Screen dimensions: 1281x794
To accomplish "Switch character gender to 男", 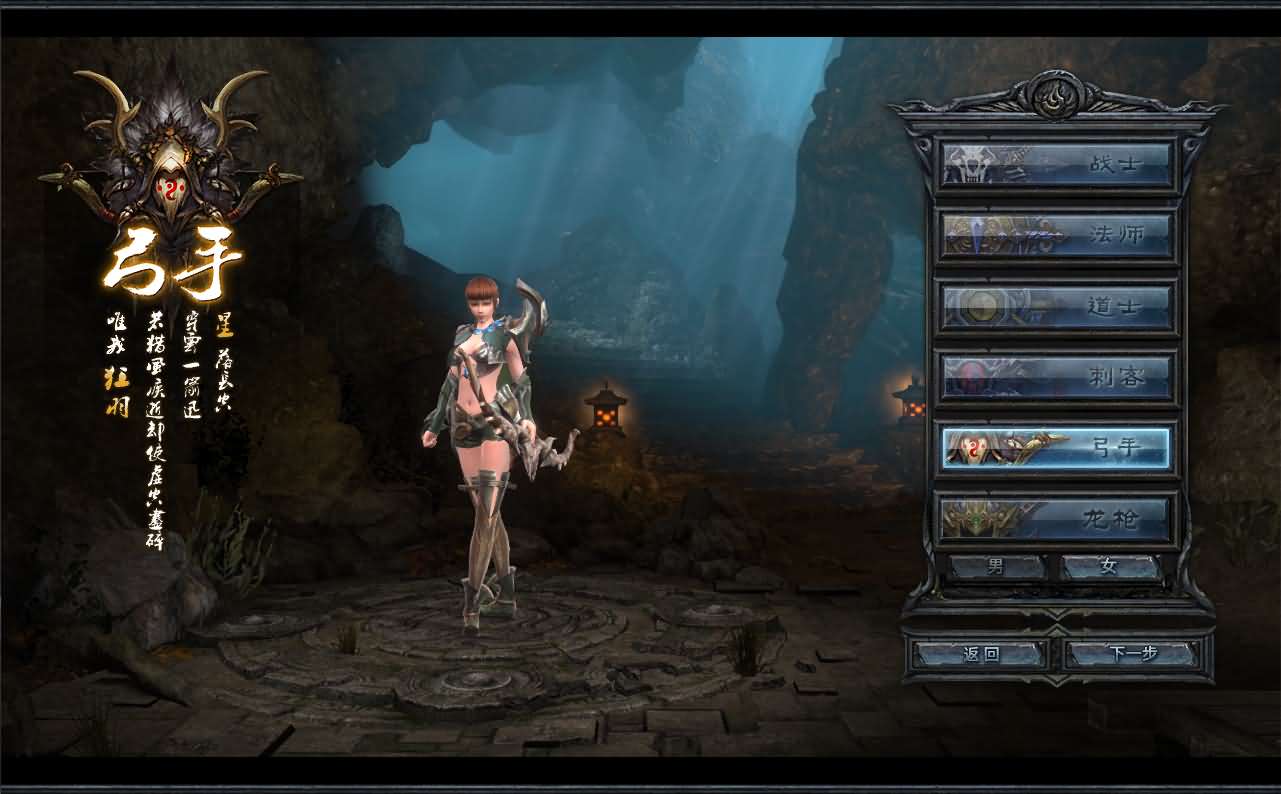I will tap(997, 567).
